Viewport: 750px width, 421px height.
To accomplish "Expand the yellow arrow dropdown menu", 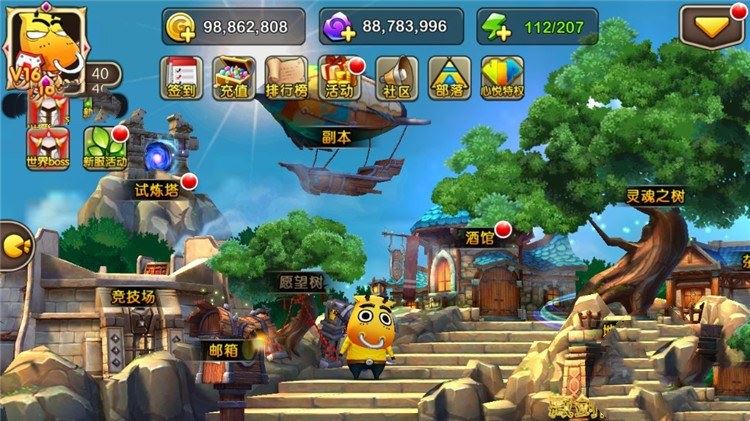I will pyautogui.click(x=711, y=26).
